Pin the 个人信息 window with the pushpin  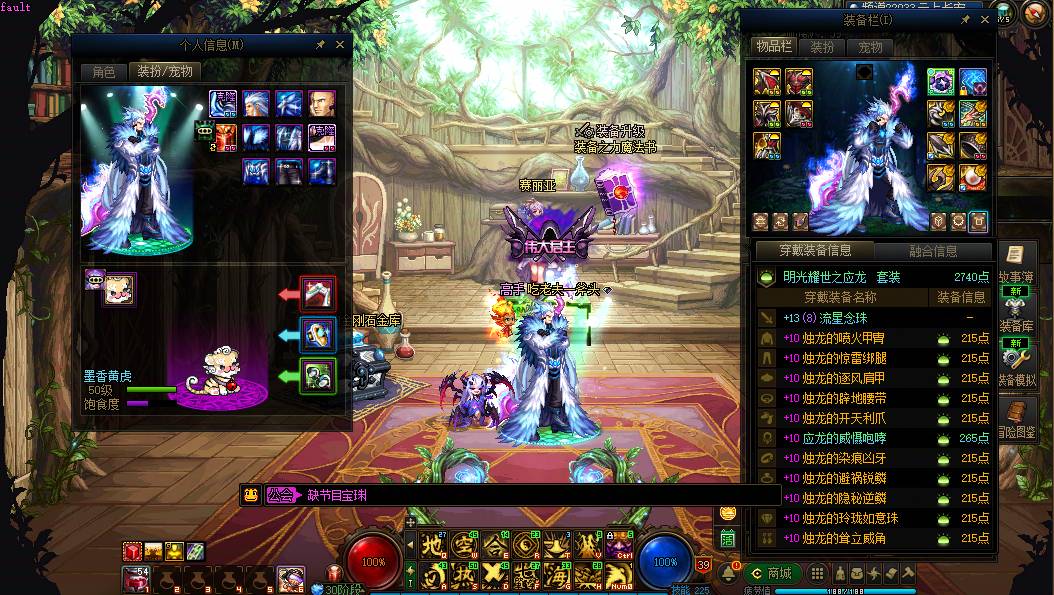point(320,45)
